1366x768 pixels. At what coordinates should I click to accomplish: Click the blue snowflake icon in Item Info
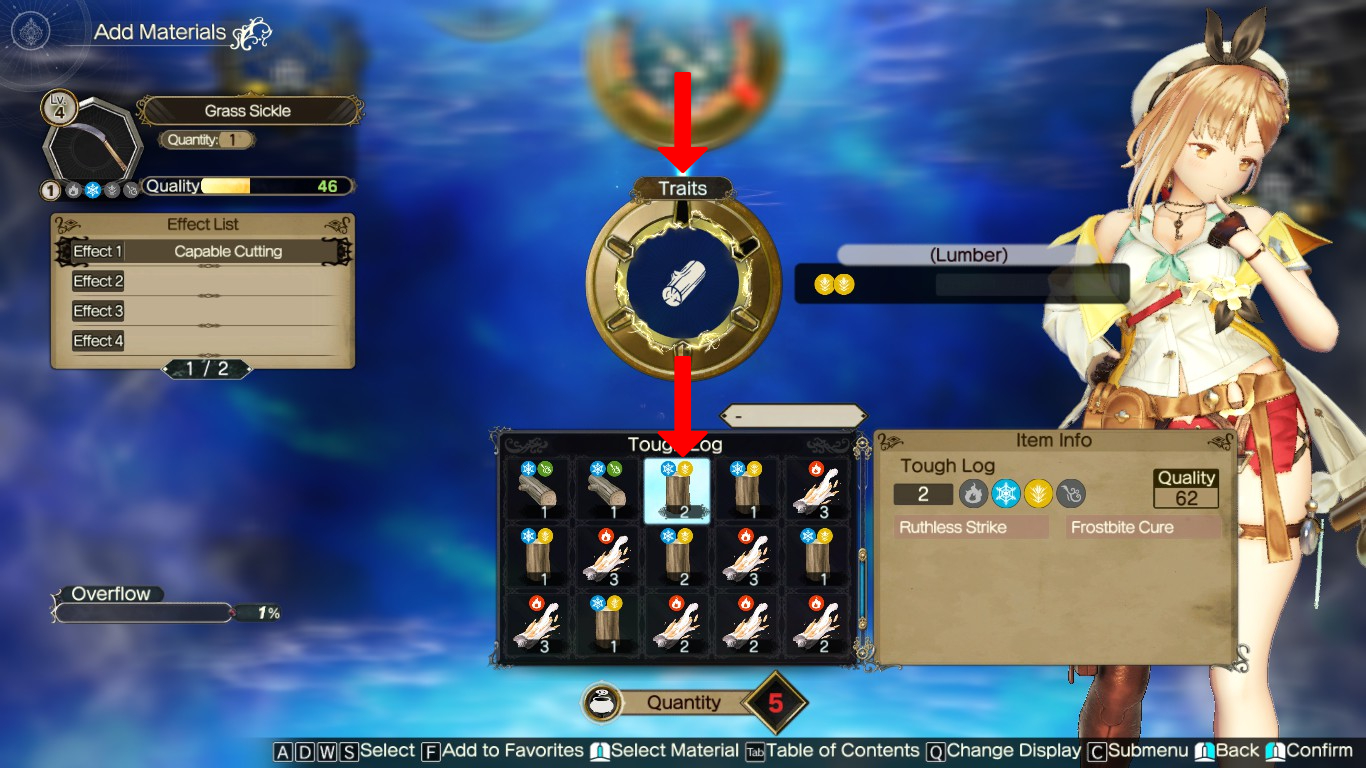pos(1005,493)
